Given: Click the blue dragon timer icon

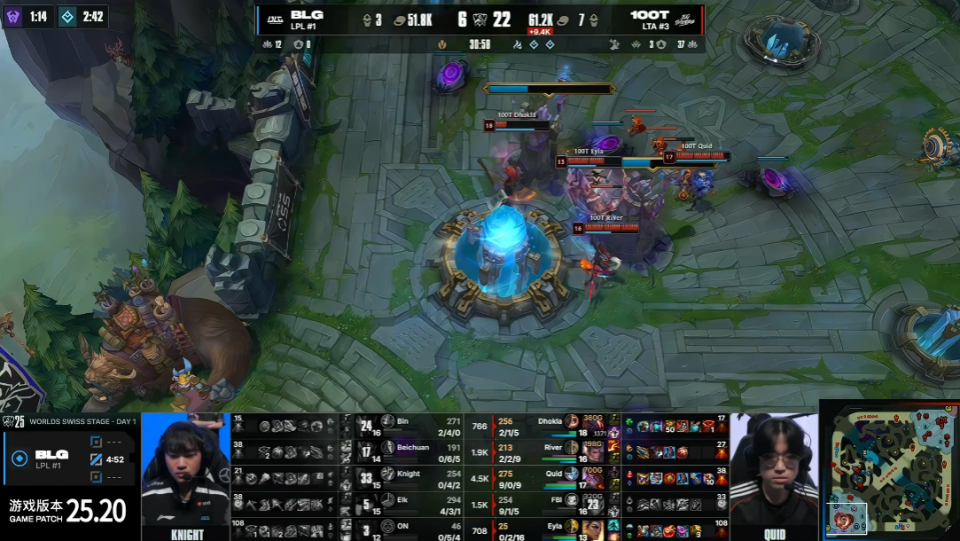Looking at the screenshot, I should [x=67, y=17].
